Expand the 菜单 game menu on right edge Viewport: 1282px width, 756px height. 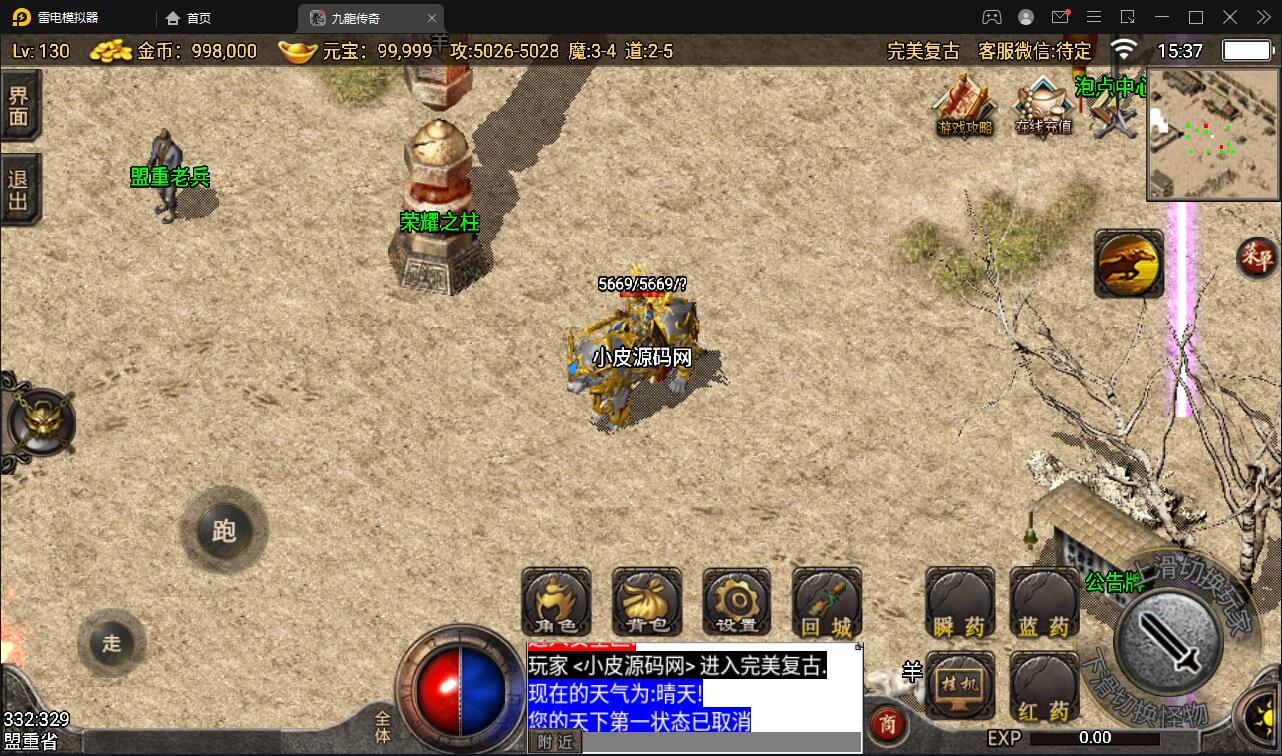(x=1259, y=258)
